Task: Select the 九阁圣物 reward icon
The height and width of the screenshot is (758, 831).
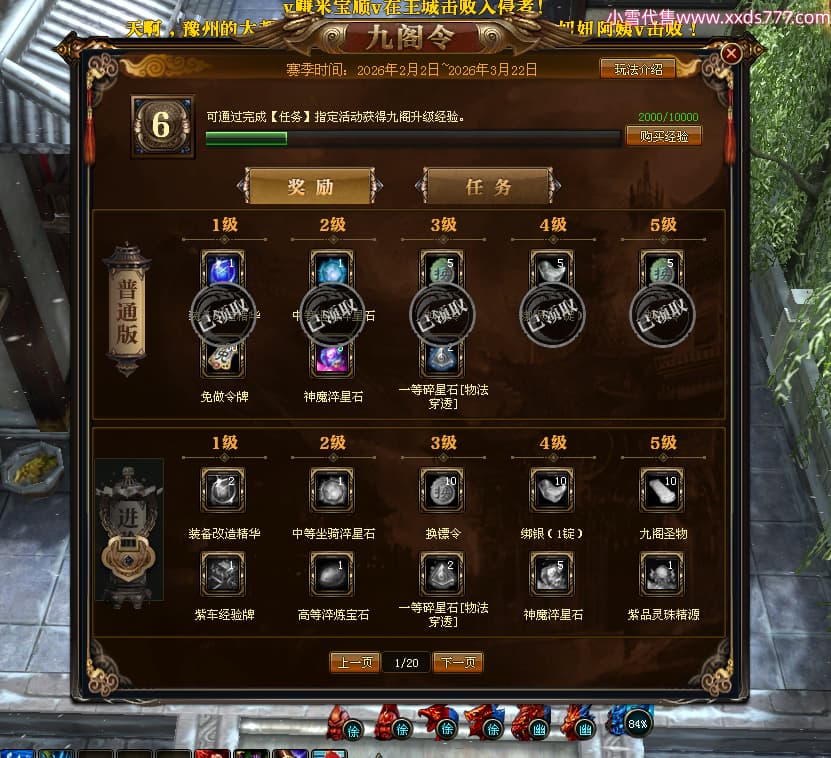Action: pos(662,489)
